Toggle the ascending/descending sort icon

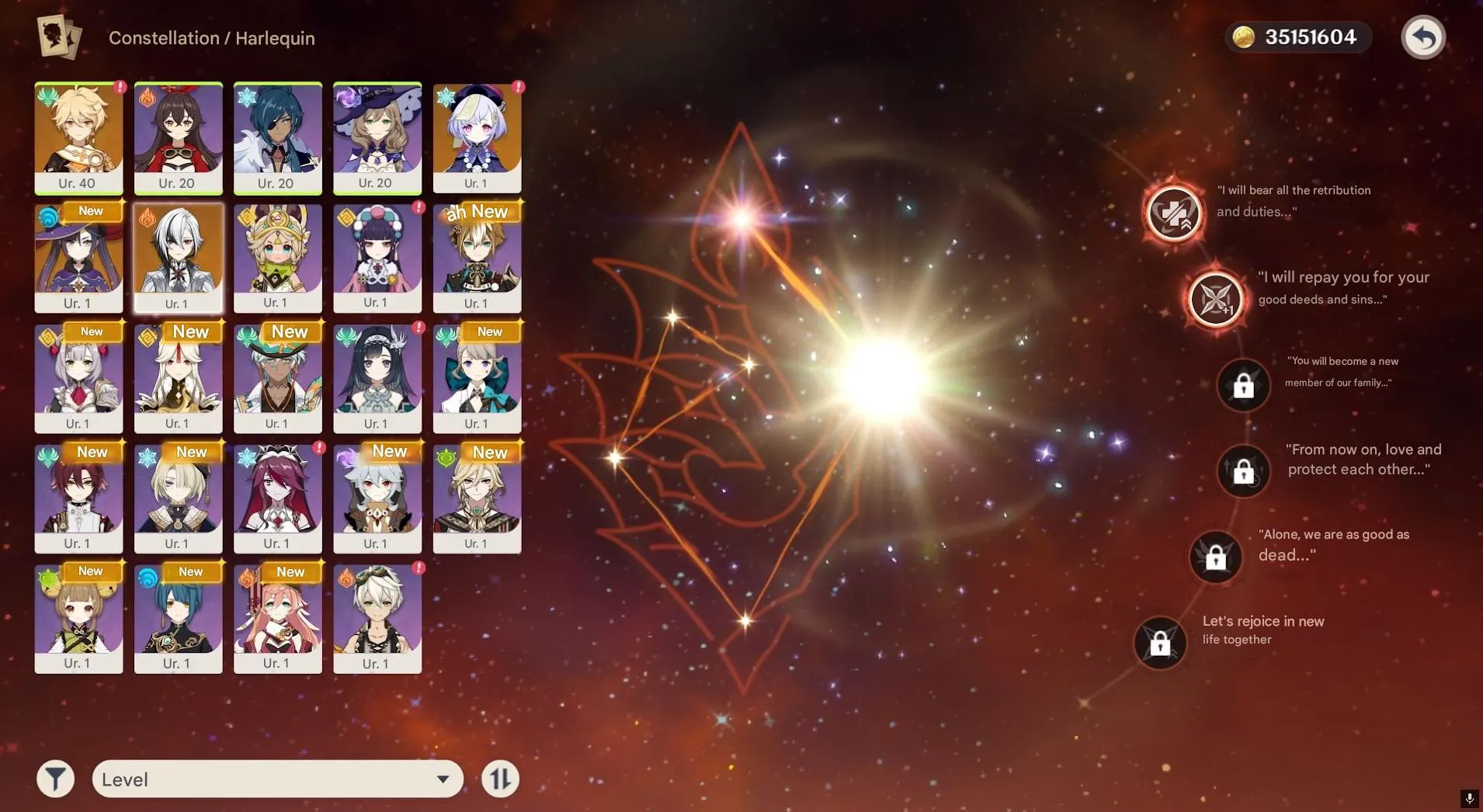click(500, 778)
